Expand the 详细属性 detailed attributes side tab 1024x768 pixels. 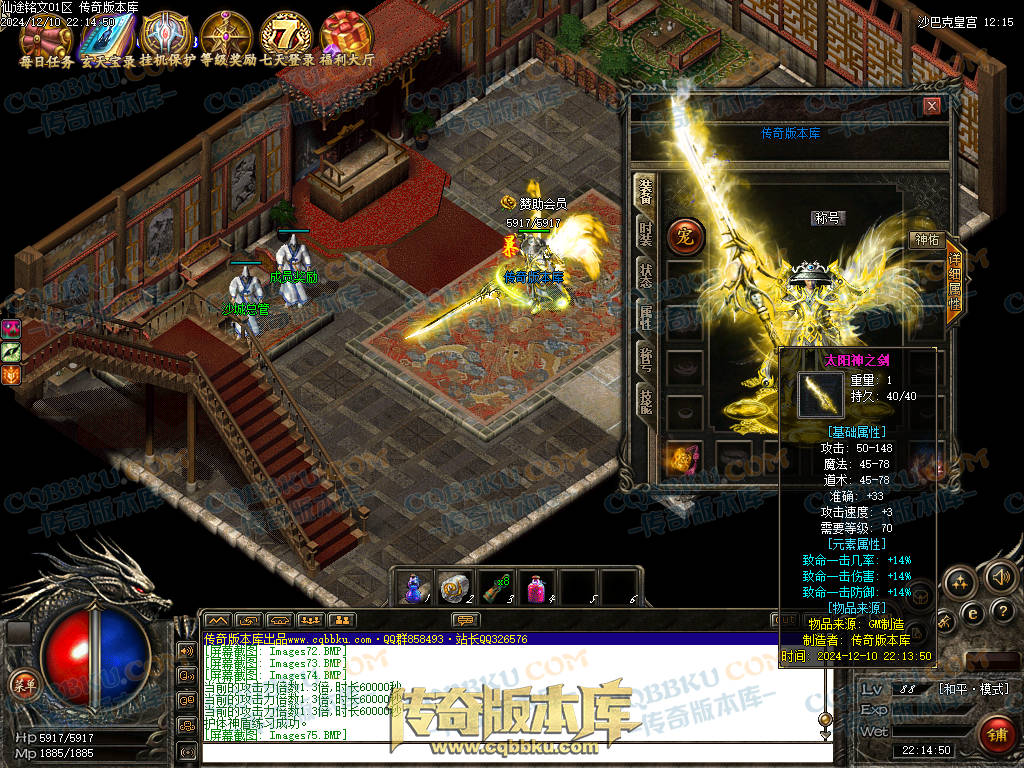pyautogui.click(x=954, y=283)
